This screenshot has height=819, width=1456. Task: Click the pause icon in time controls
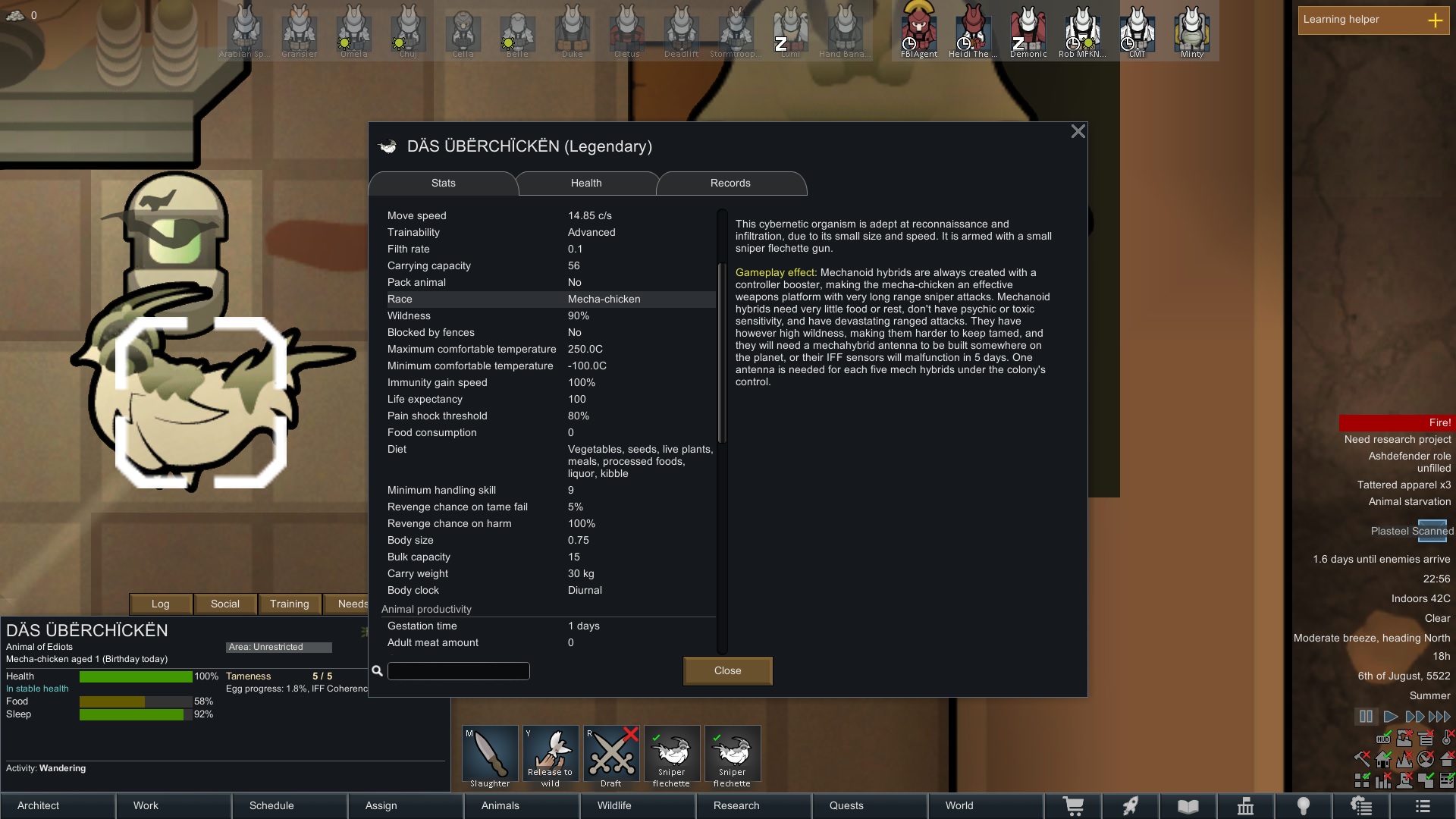1366,717
